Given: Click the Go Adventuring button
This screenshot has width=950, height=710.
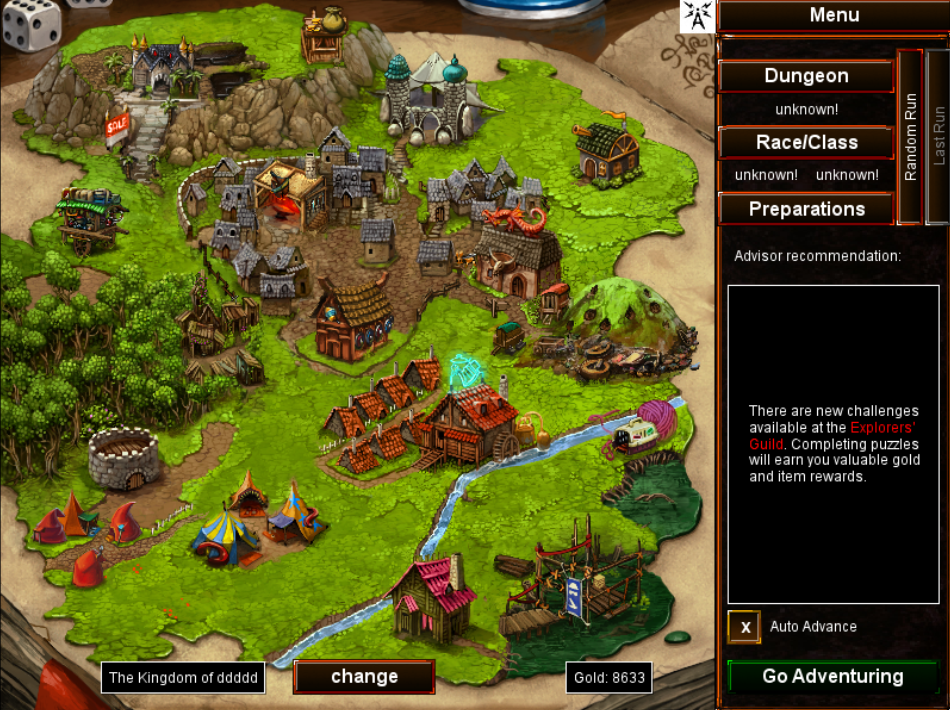Looking at the screenshot, I should 832,676.
